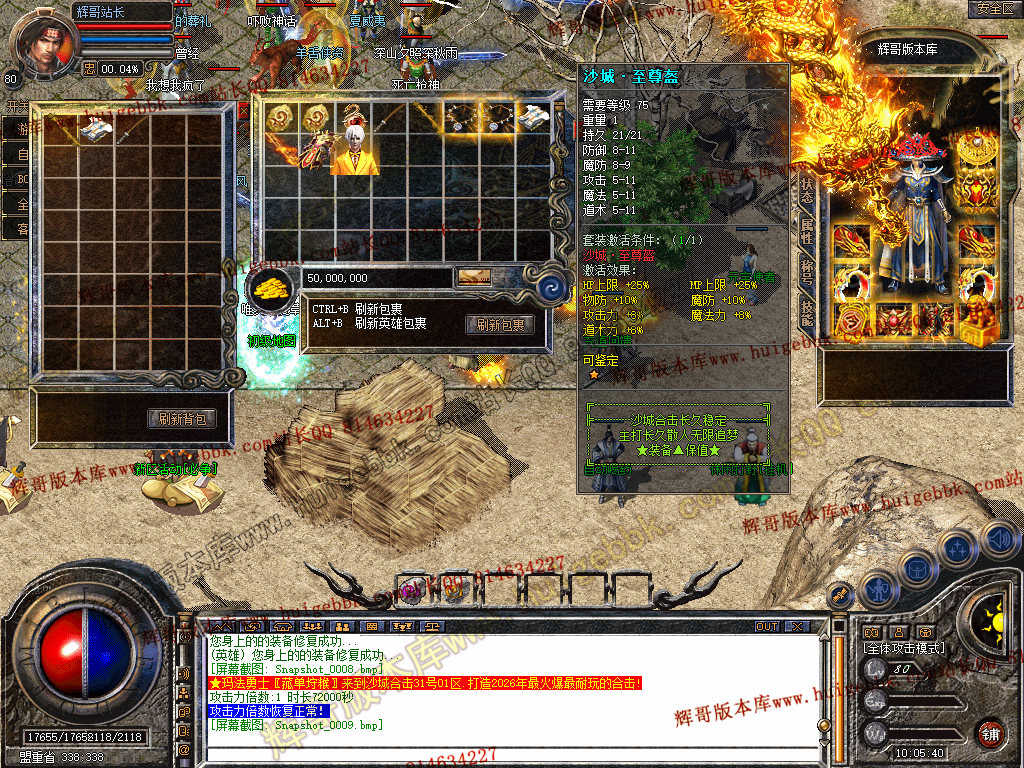This screenshot has height=768, width=1024.
Task: Select the white book in the hero bag
Action: pyautogui.click(x=533, y=115)
